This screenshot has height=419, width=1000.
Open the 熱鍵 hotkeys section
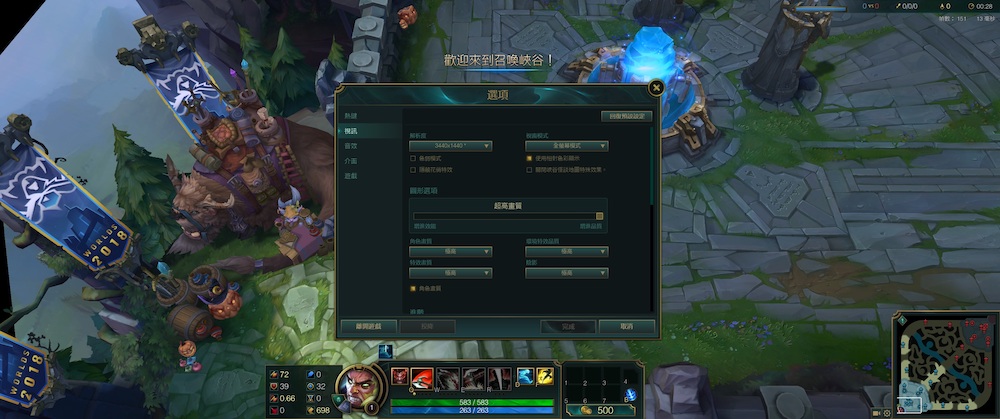[351, 116]
